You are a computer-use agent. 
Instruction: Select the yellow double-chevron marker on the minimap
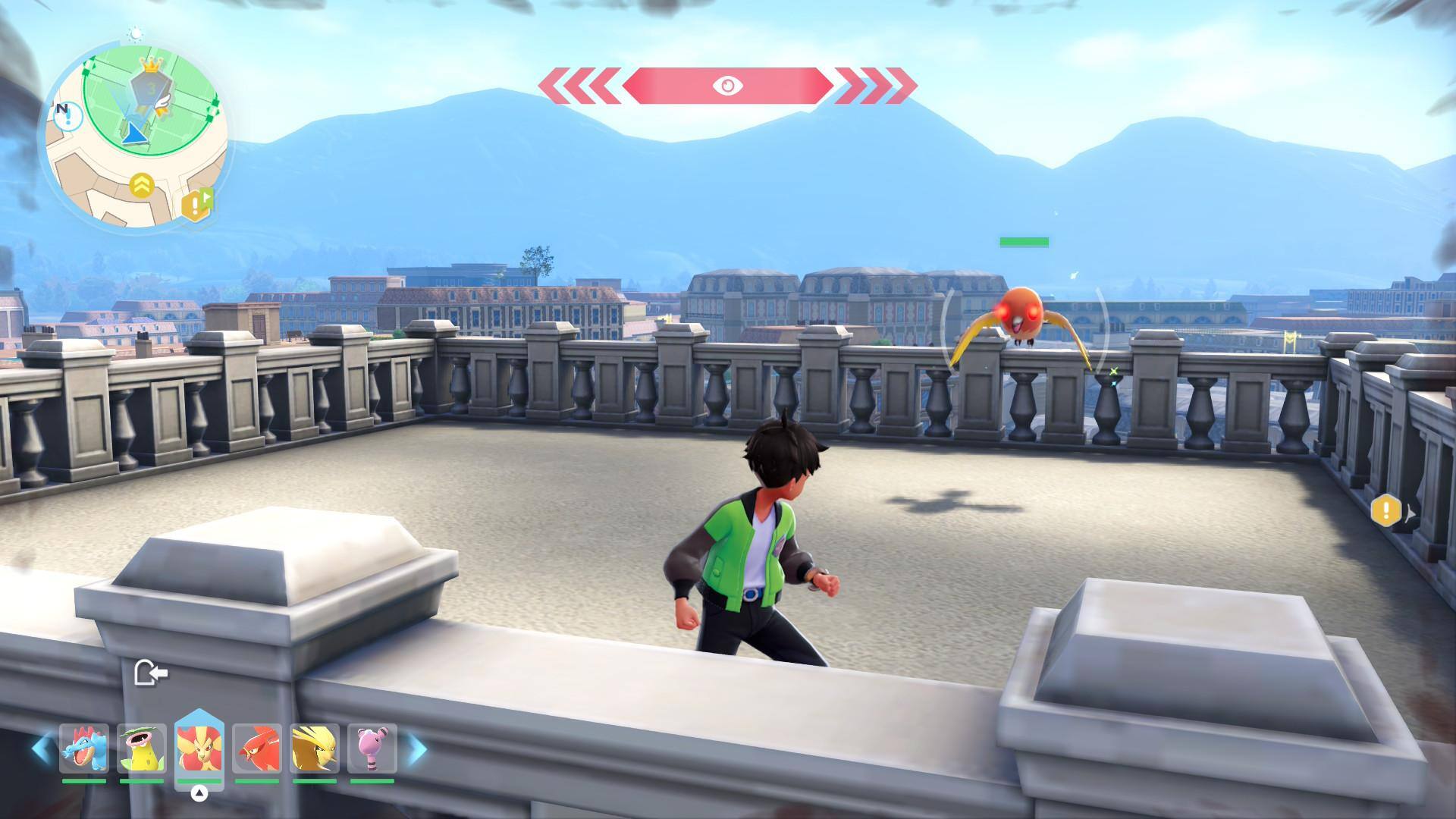pos(142,185)
